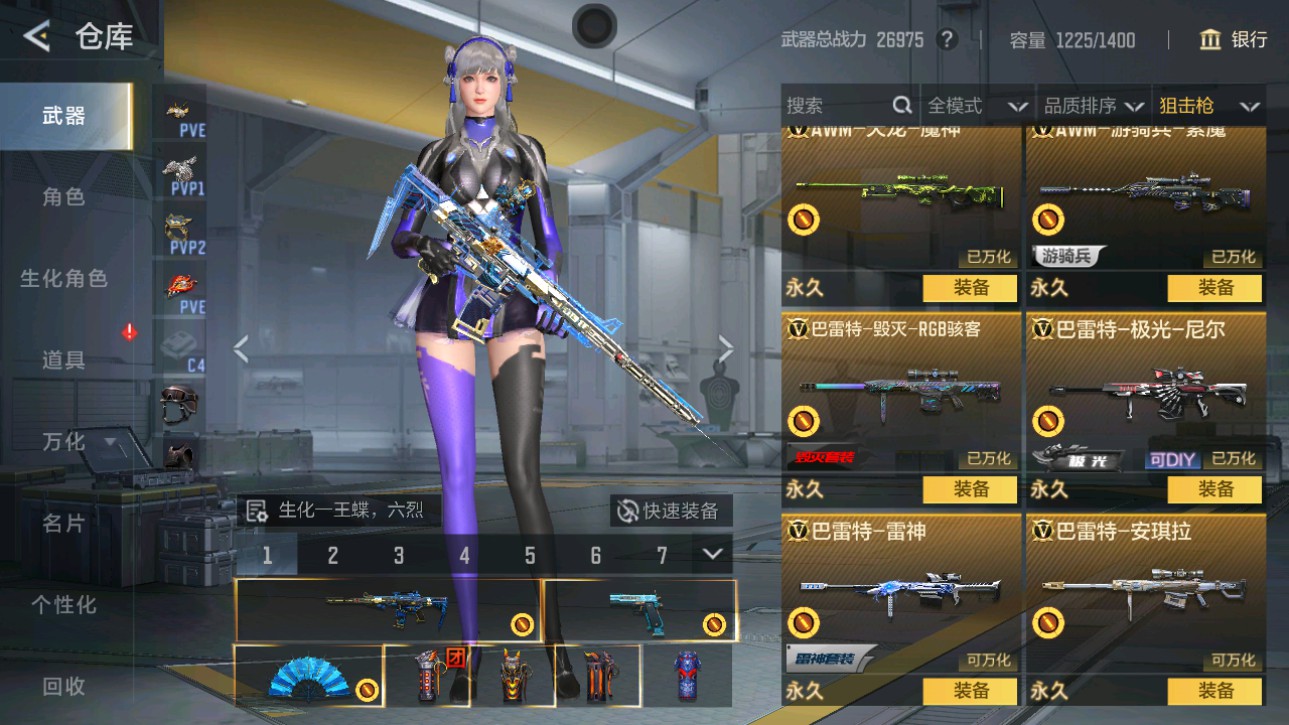Click the C4 equipment slot icon
This screenshot has width=1289, height=725.
(x=184, y=350)
